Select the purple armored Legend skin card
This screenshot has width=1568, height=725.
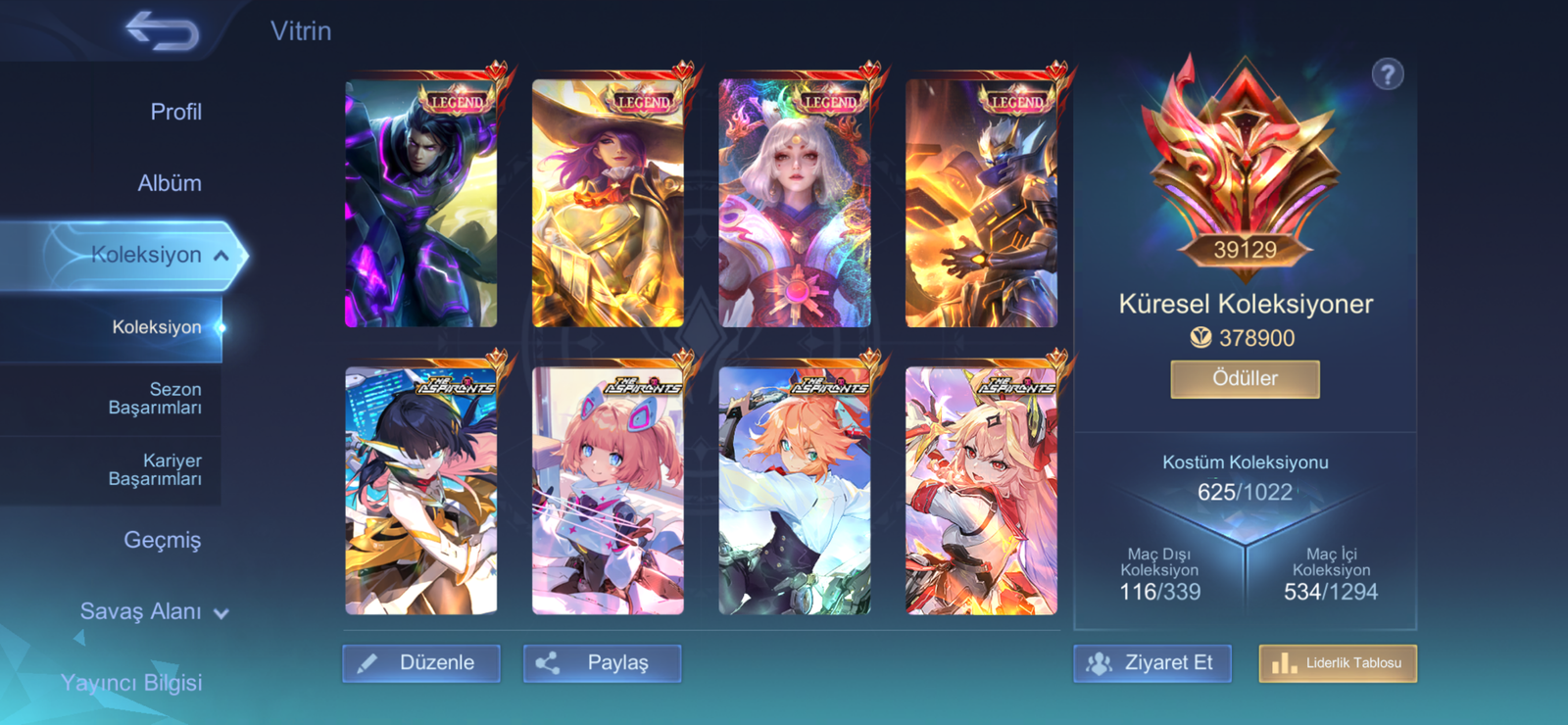point(421,203)
